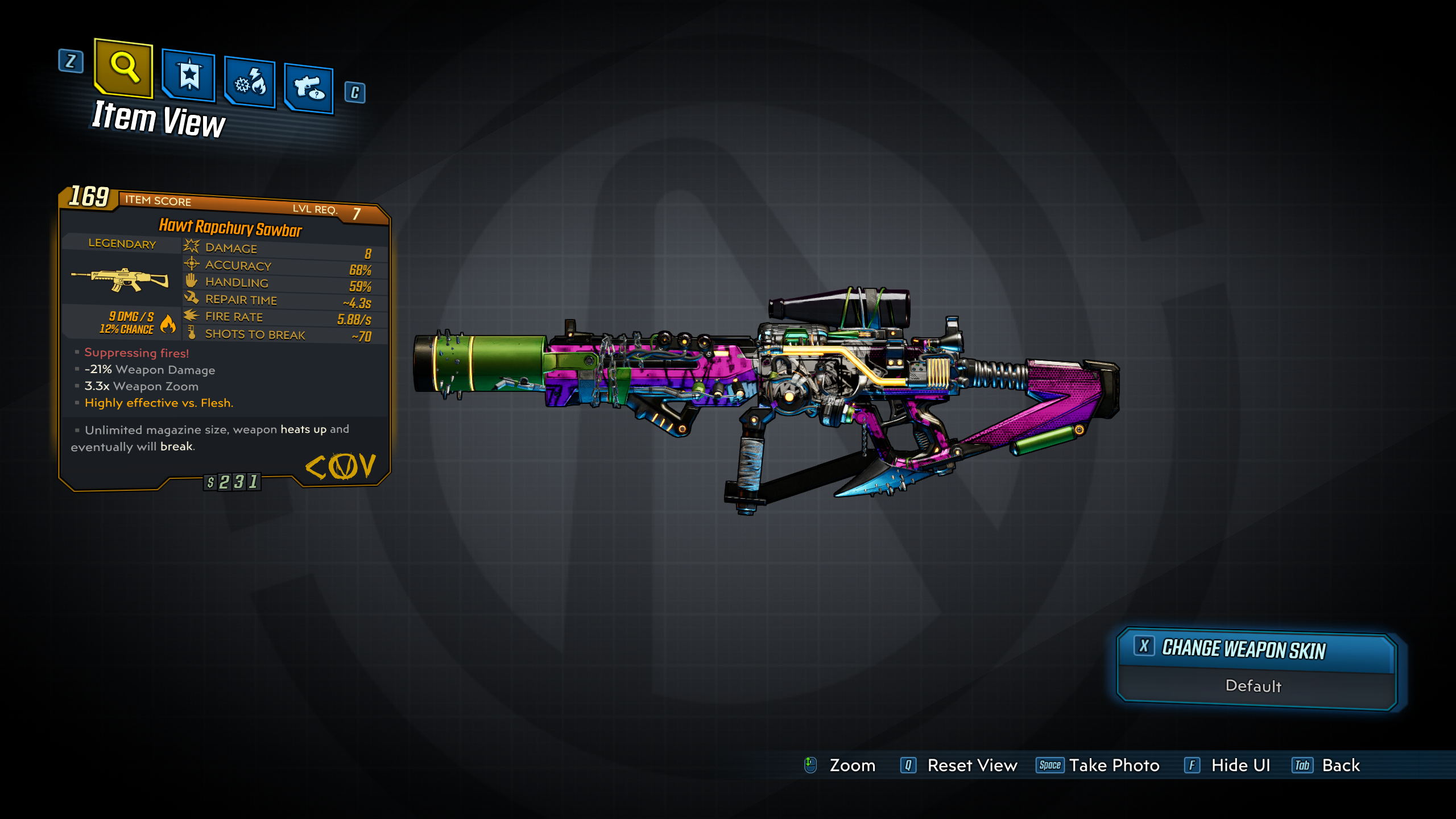Viewport: 1456px width, 819px height.
Task: Take a photo of the weapon
Action: [x=1114, y=766]
